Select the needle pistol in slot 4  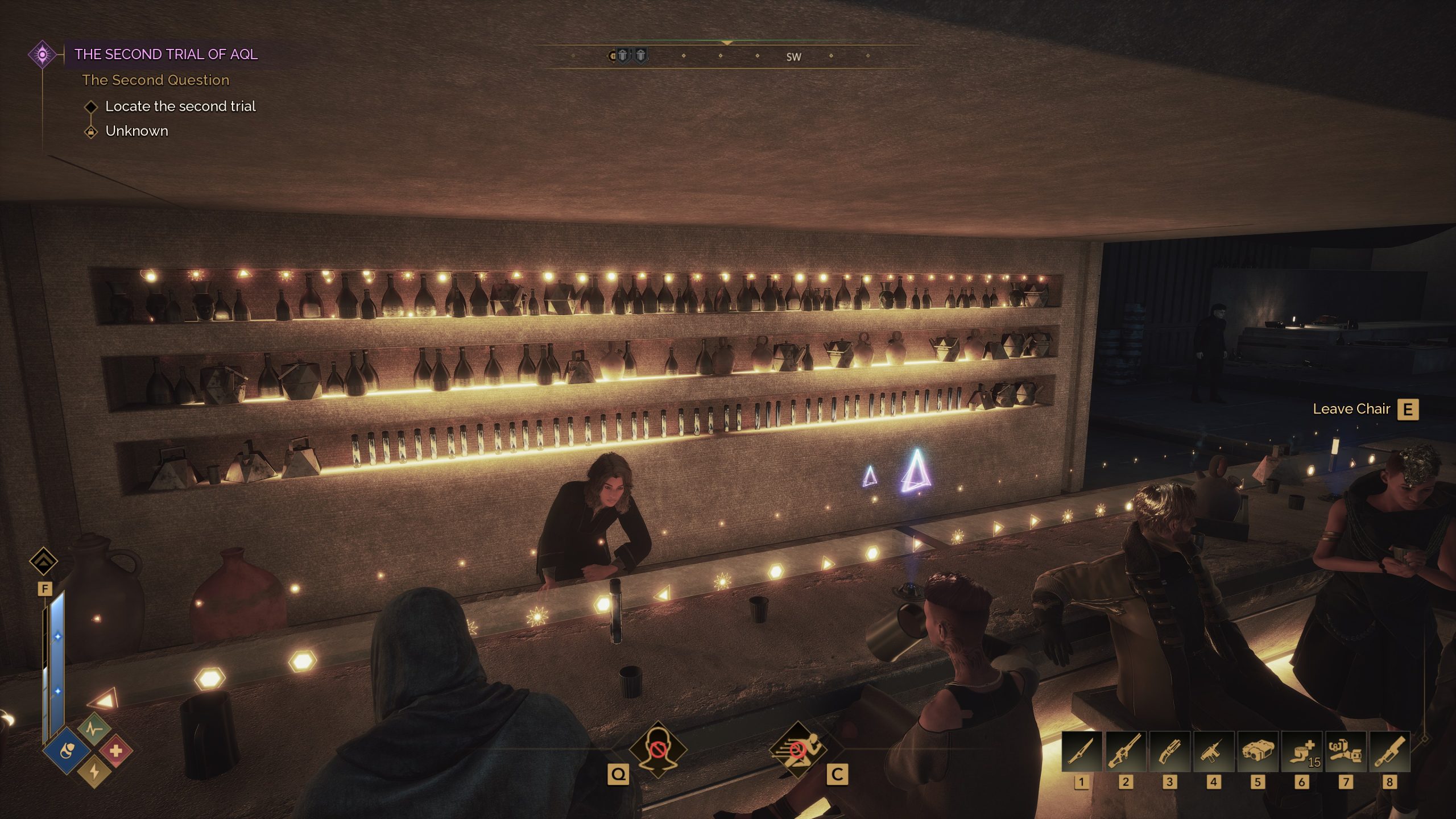(1213, 752)
